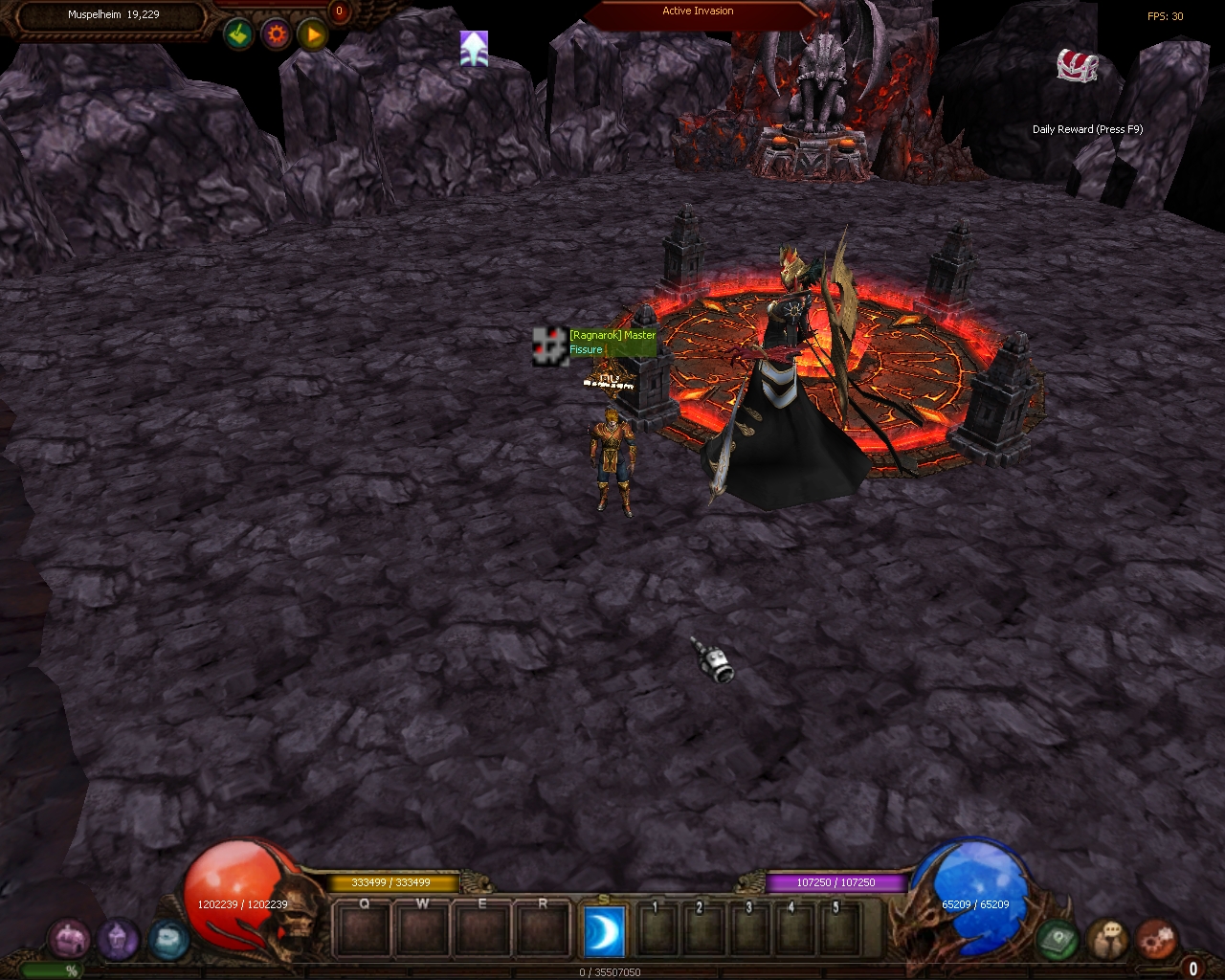Click the teal scroll round button

167,939
